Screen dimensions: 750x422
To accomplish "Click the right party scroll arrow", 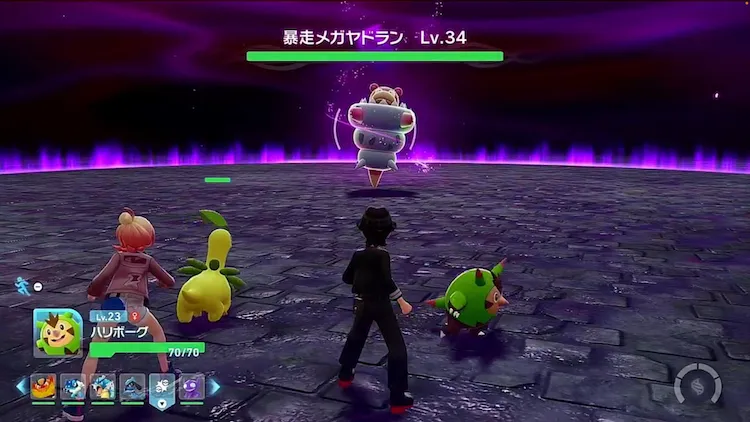I will [215, 386].
